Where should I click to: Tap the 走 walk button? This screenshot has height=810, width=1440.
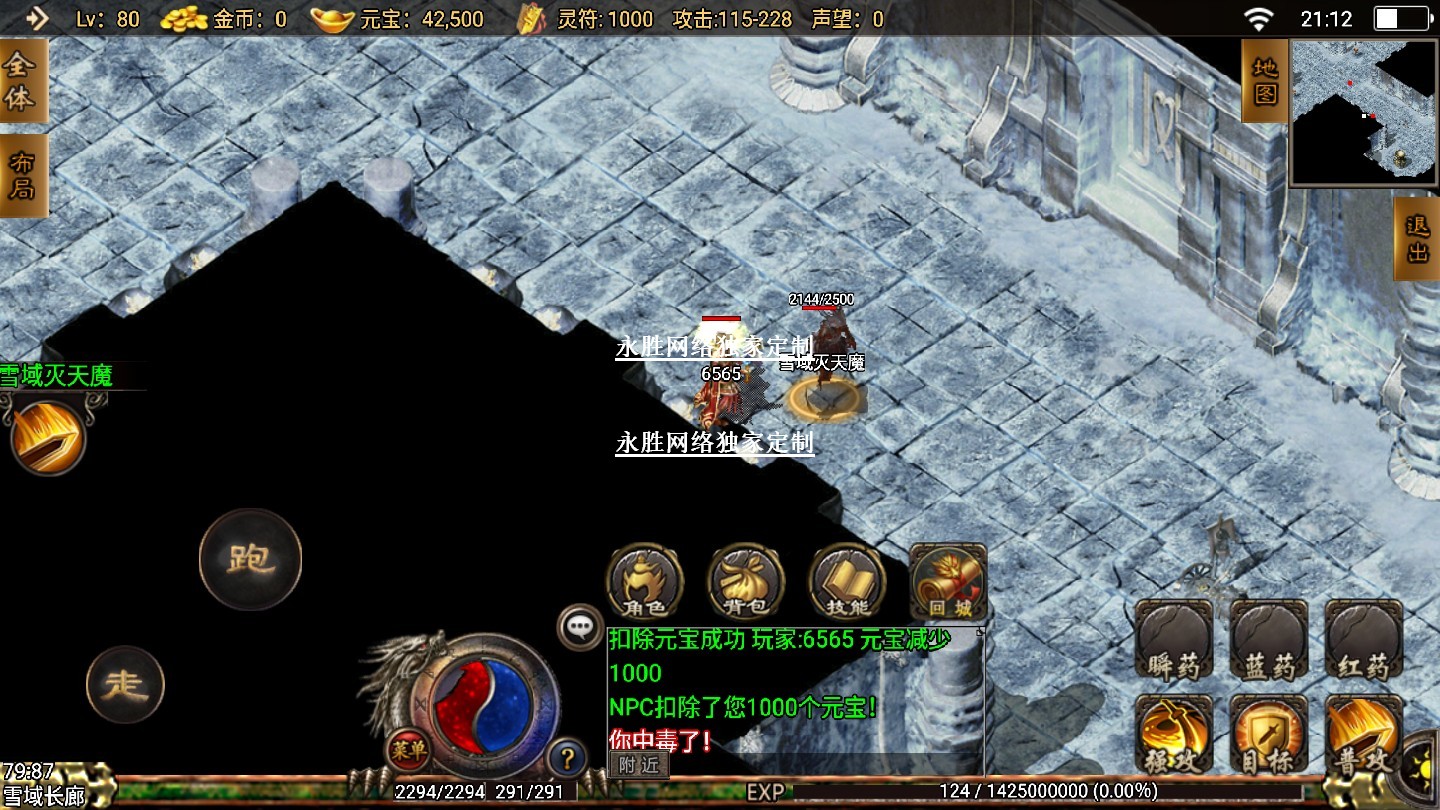(x=126, y=685)
